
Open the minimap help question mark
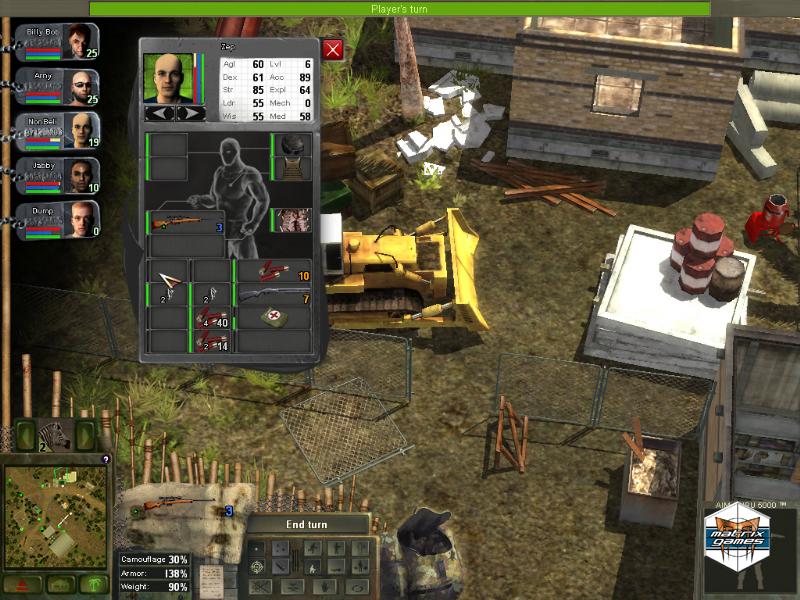click(107, 459)
